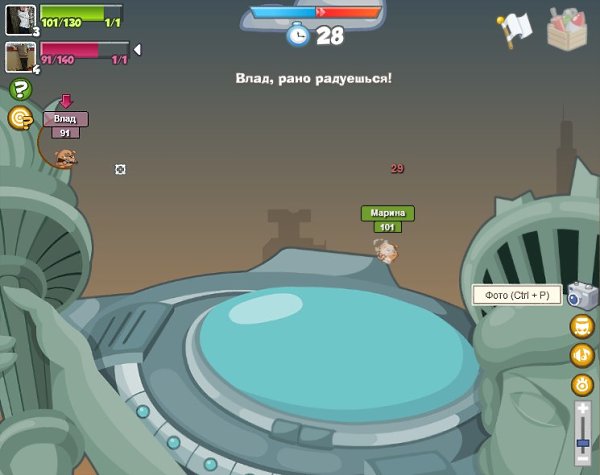Toggle sound with the speaker button
The width and height of the screenshot is (600, 475).
(x=582, y=355)
